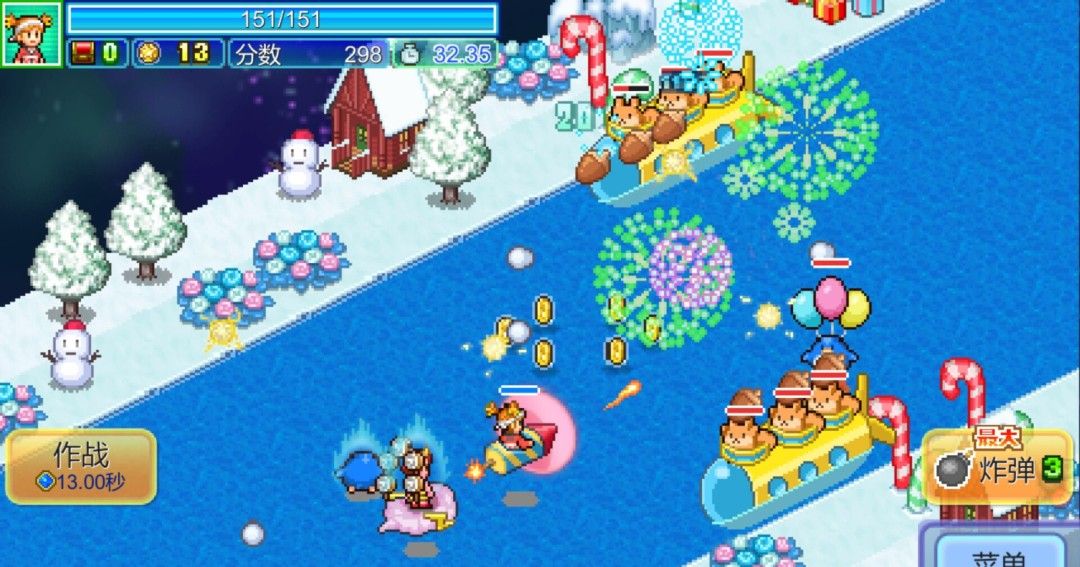Select the player character portrait
1080x567 pixels.
click(x=32, y=33)
